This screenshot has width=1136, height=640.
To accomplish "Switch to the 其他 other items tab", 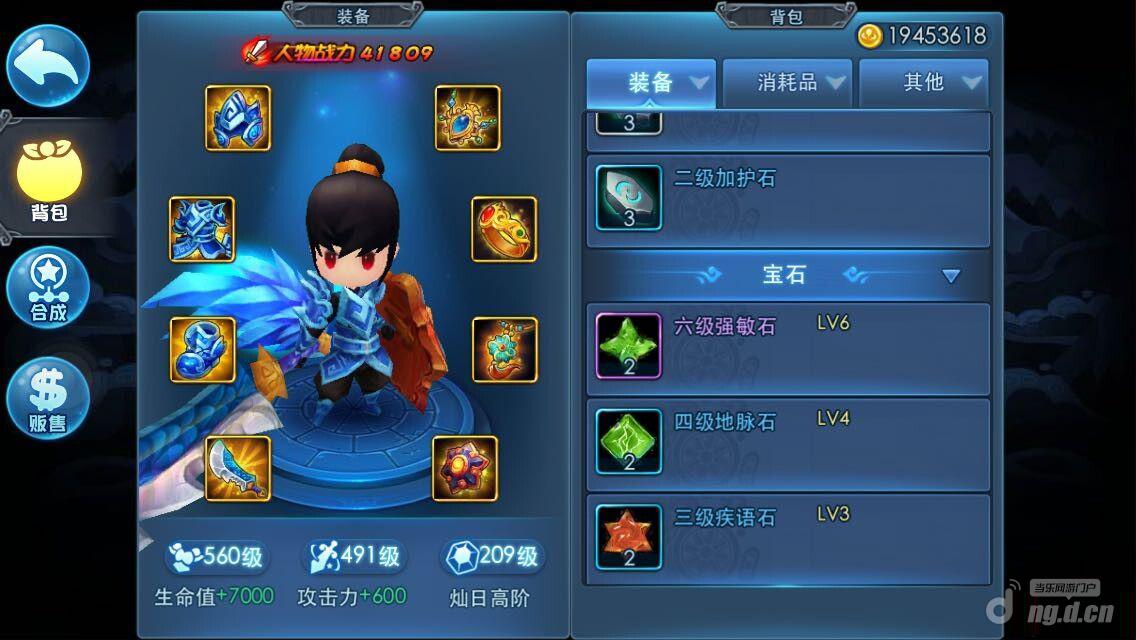I will click(924, 83).
